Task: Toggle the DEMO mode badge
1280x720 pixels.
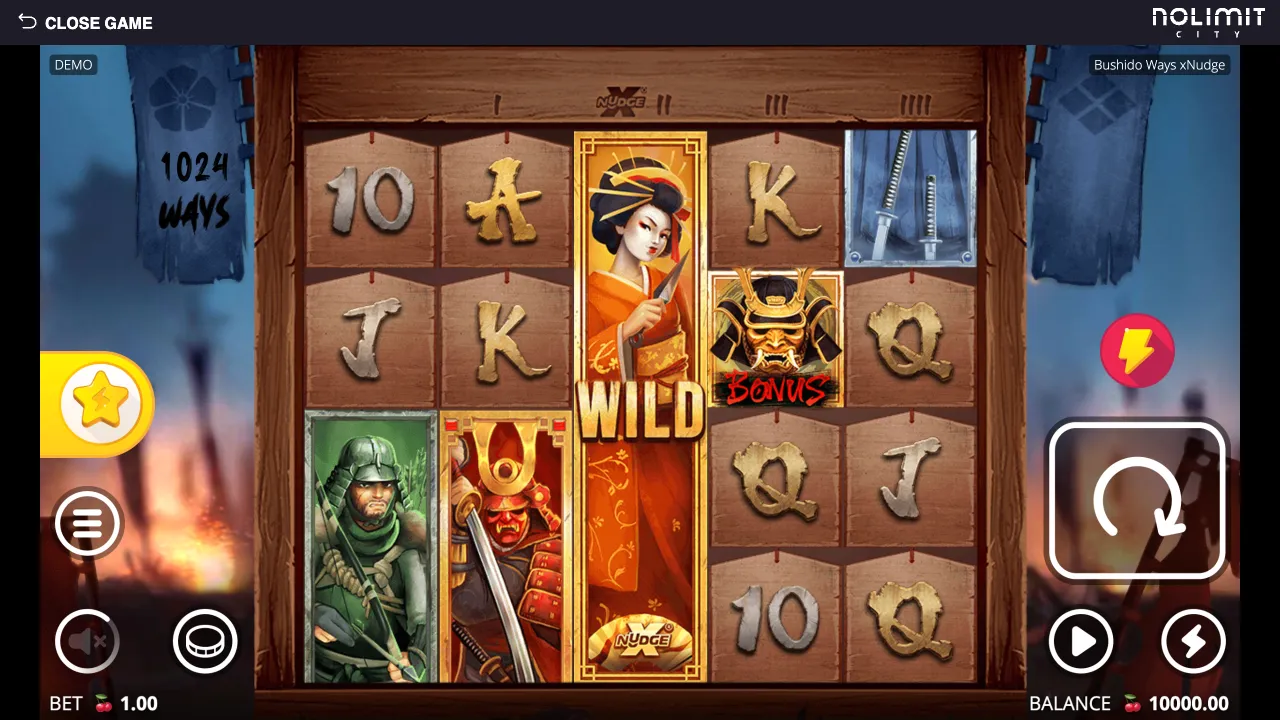Action: tap(73, 65)
